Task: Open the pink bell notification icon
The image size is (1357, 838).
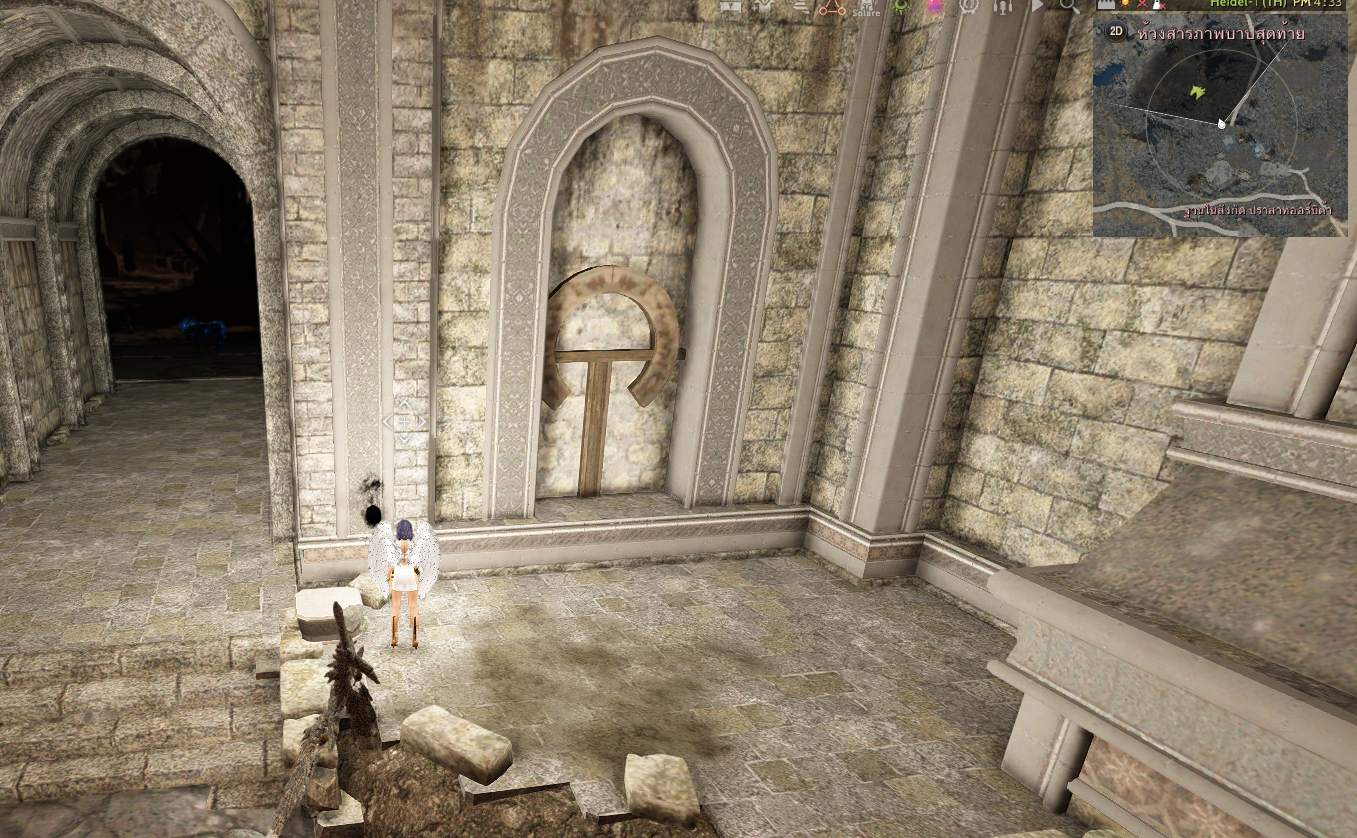Action: (x=935, y=6)
